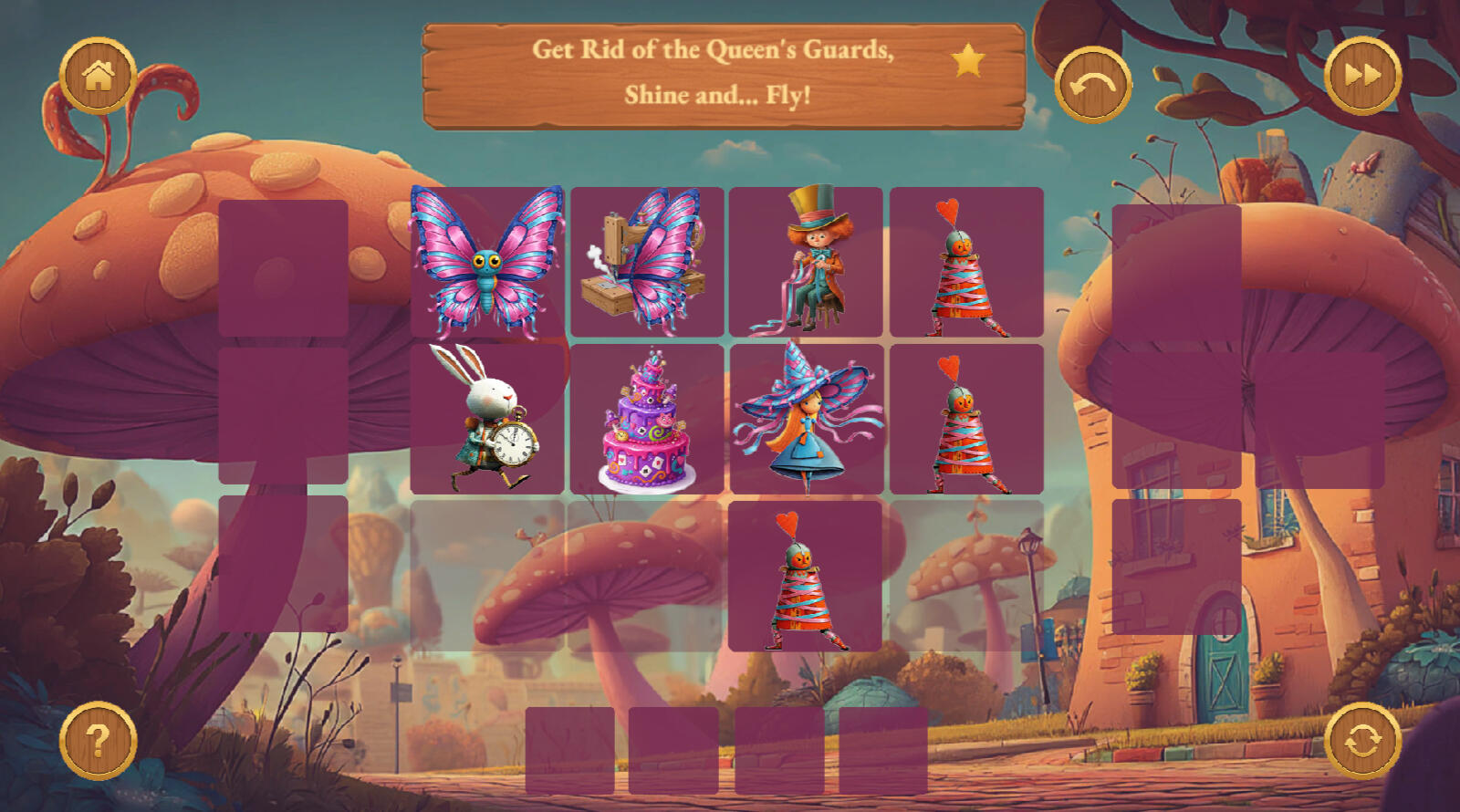Pick the sewing machine butterfly tile
The height and width of the screenshot is (812, 1460).
[x=647, y=262]
